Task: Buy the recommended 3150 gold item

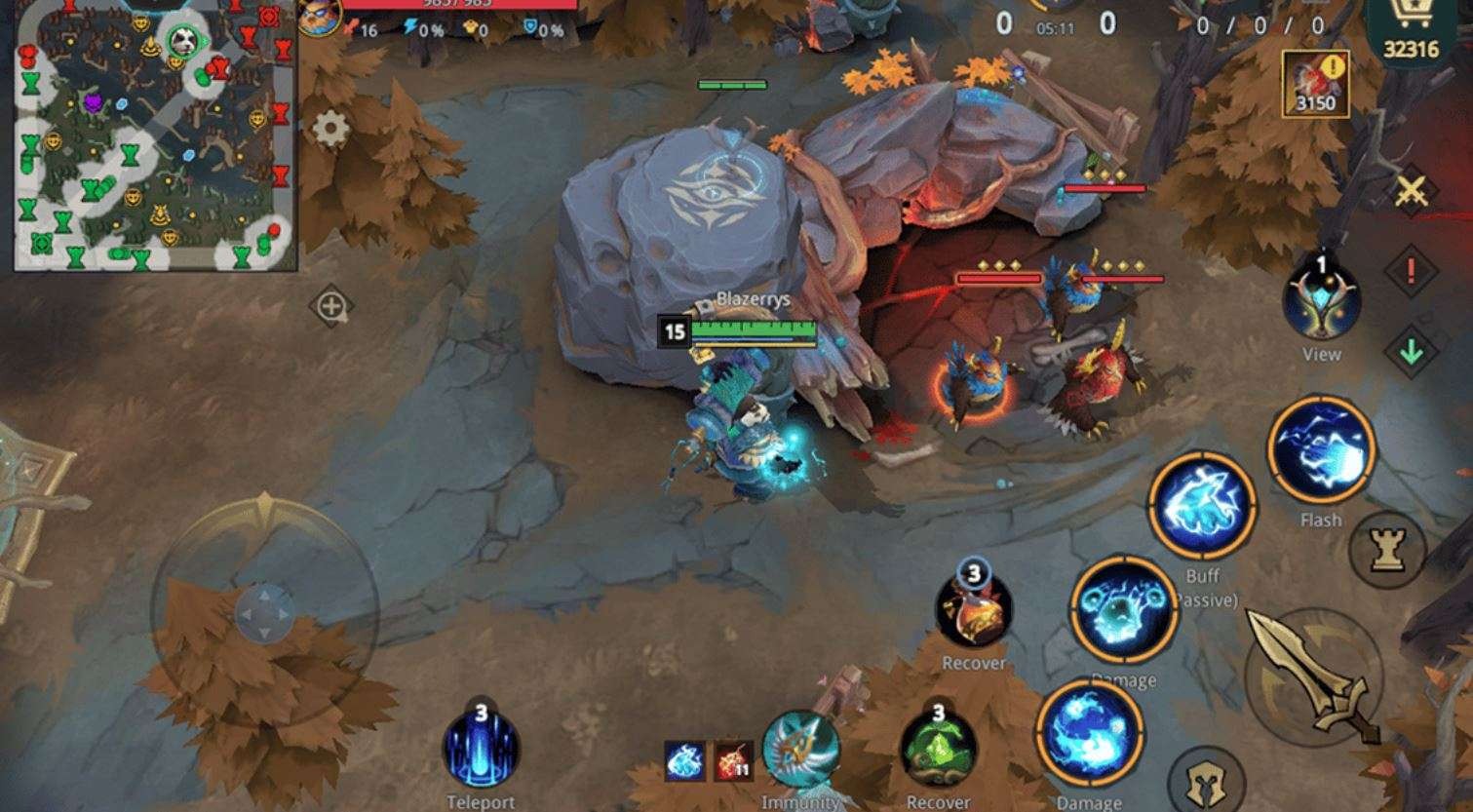Action: 1315,84
